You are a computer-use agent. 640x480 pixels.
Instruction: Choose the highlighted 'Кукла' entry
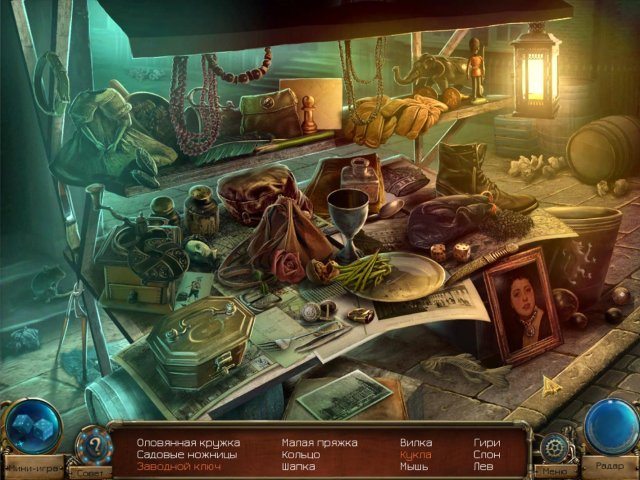415,453
